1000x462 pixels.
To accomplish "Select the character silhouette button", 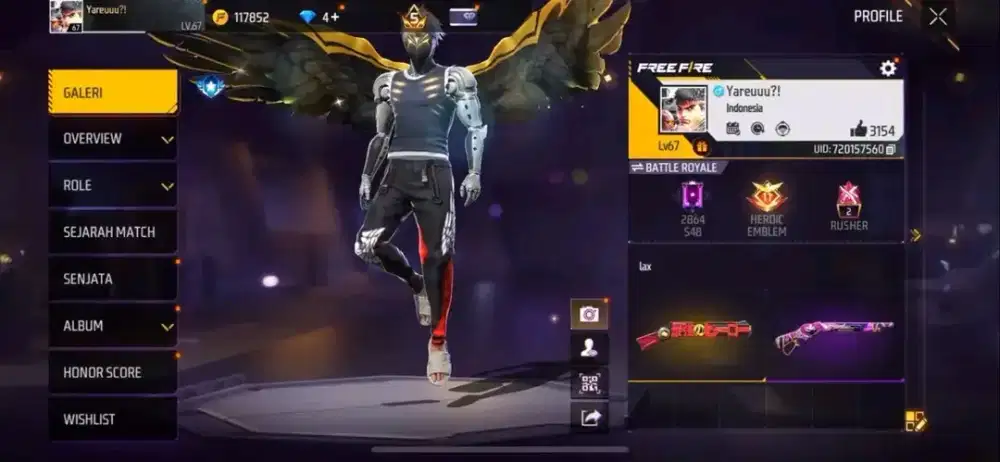I will [x=589, y=348].
